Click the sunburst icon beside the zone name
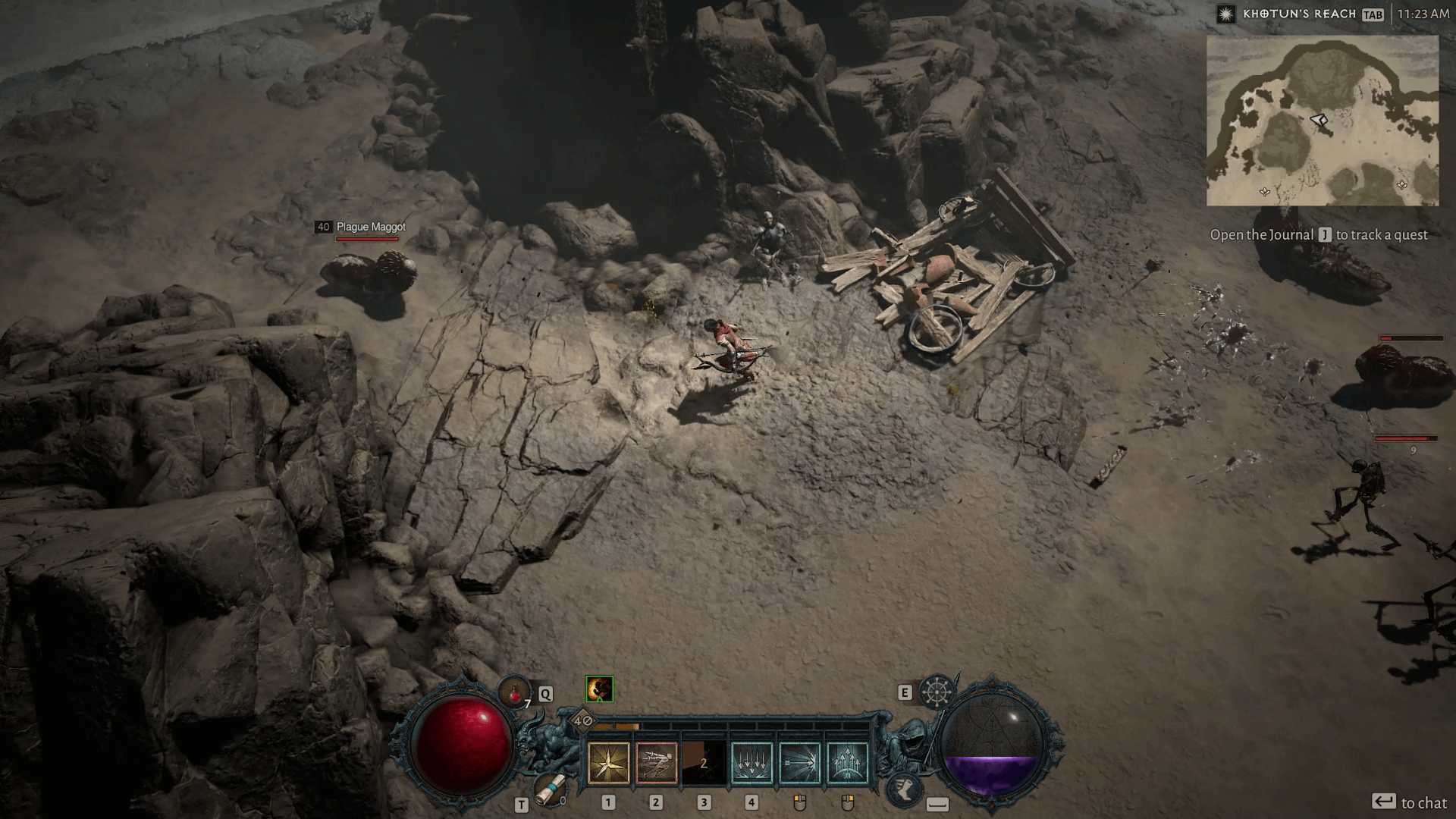The height and width of the screenshot is (819, 1456). (x=1225, y=14)
